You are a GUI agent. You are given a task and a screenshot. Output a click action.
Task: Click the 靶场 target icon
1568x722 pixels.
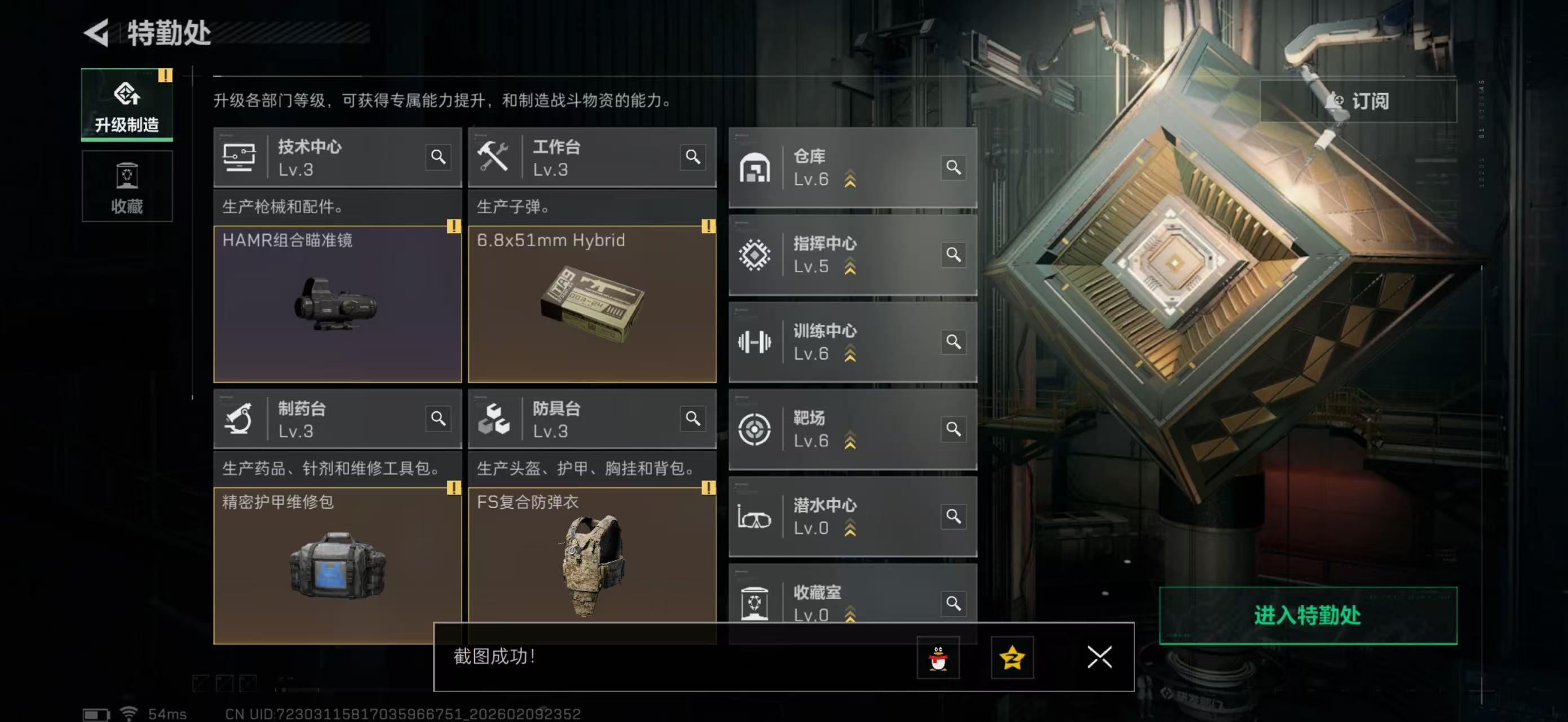755,429
